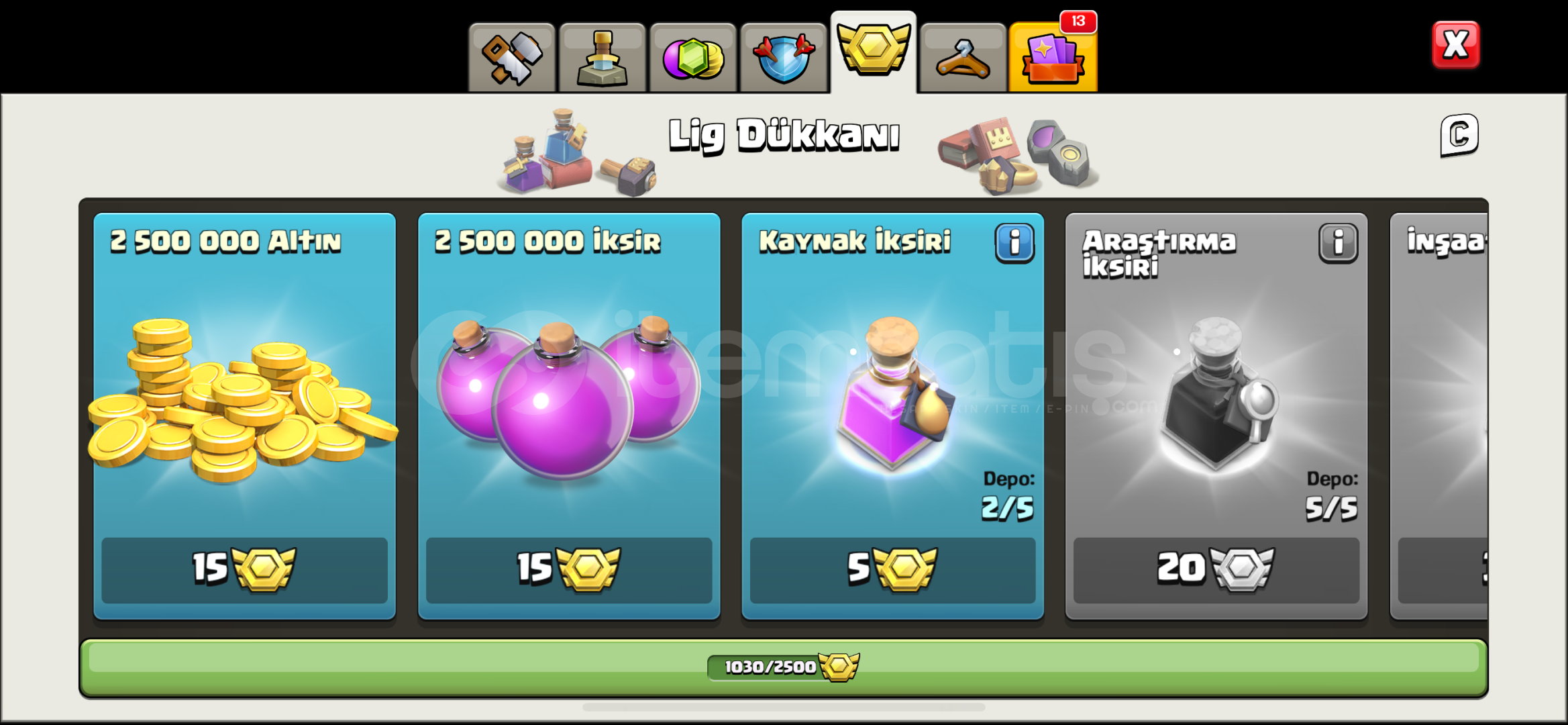This screenshot has height=725, width=1568.
Task: Open the decorations tab with hanger icon
Action: [x=963, y=57]
